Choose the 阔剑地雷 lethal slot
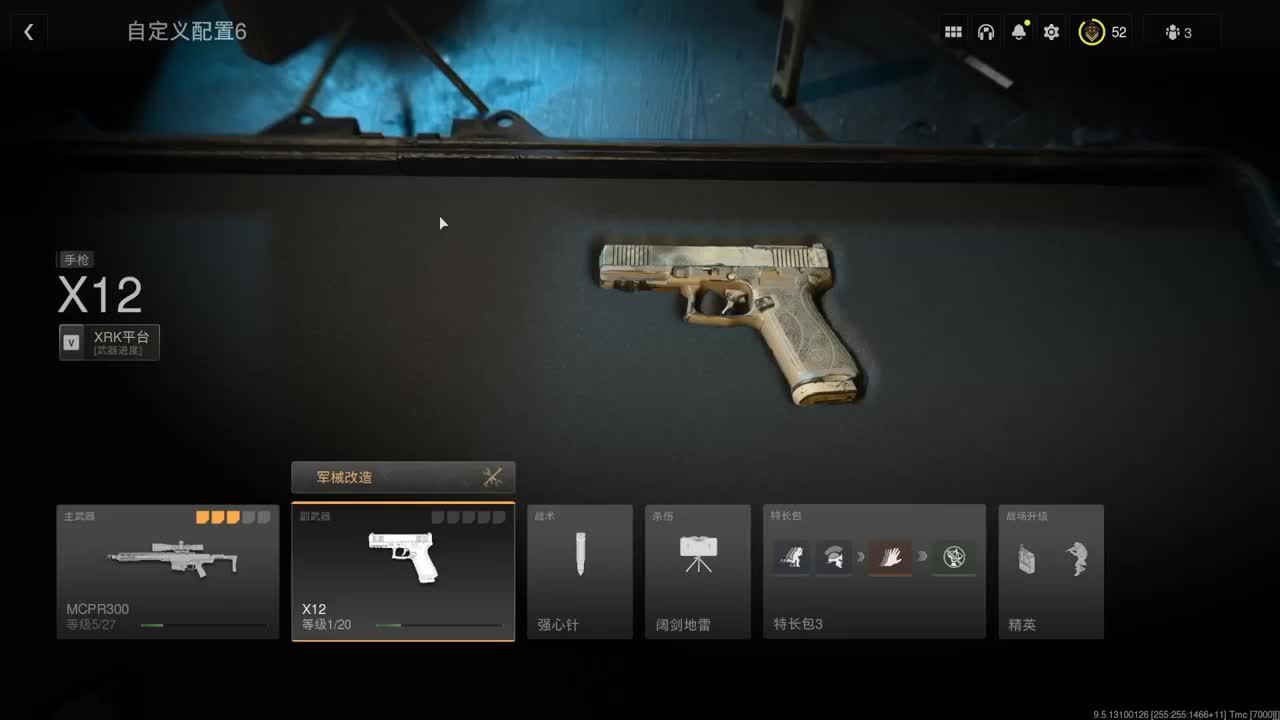 (698, 571)
